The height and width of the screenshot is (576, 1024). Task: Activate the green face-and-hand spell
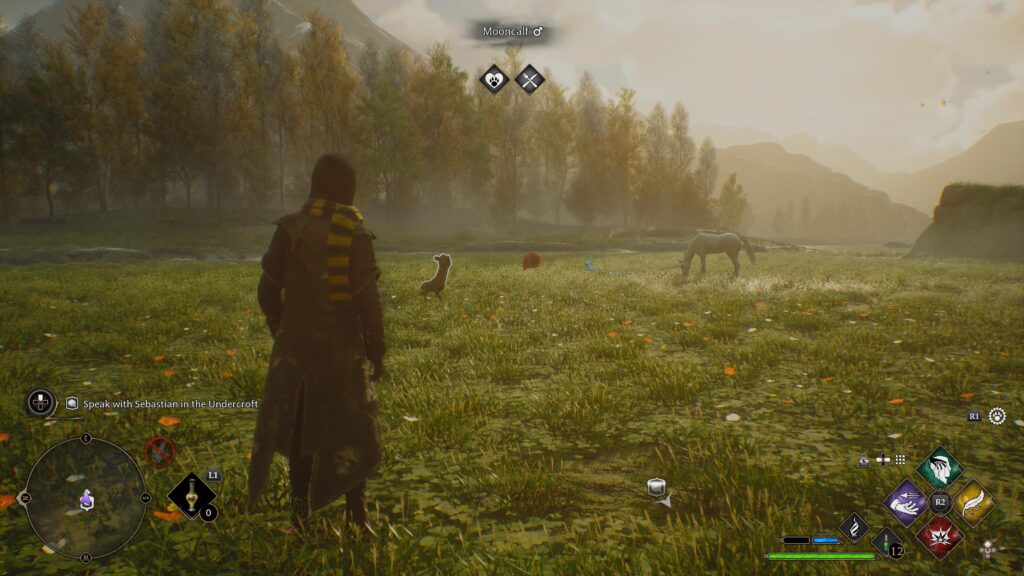pos(939,468)
